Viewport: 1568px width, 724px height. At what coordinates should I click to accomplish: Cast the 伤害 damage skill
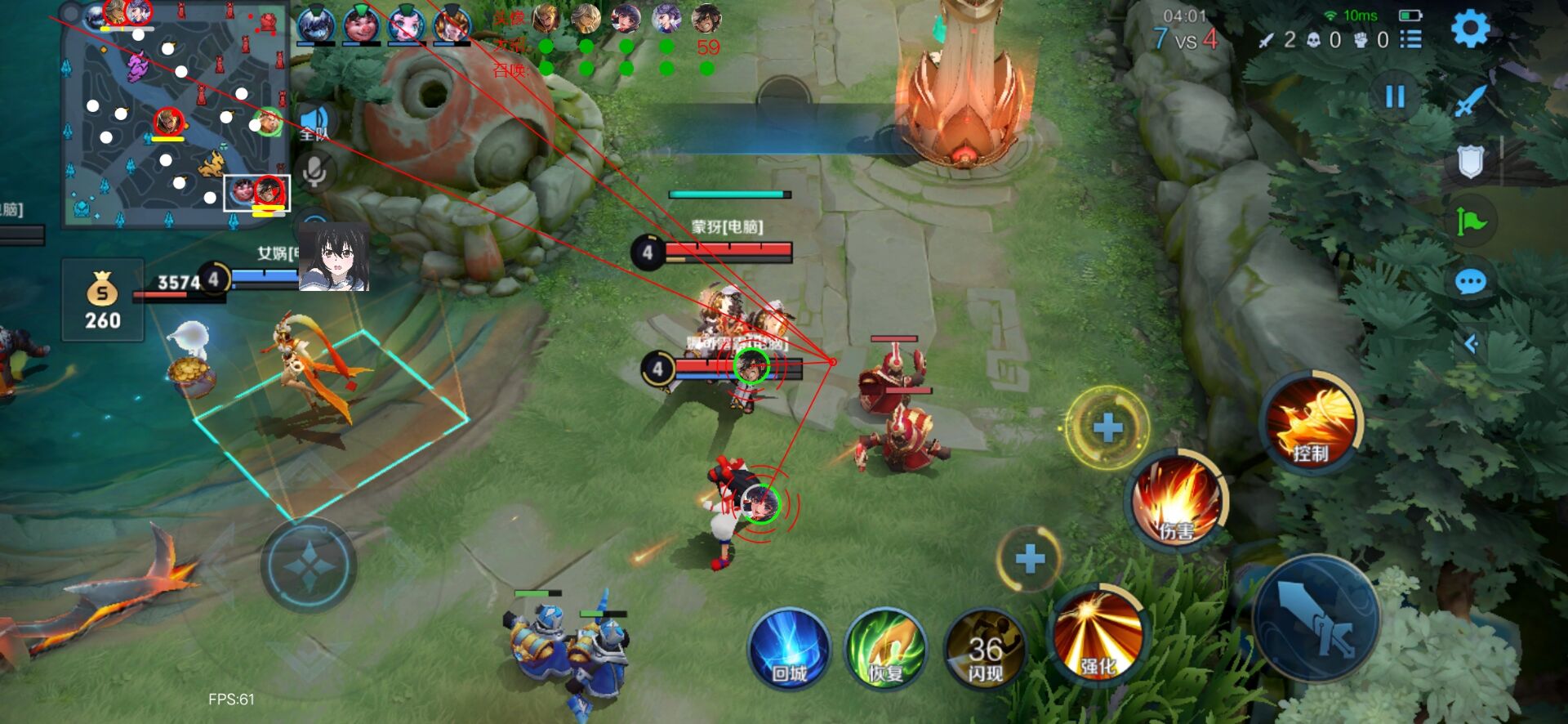tap(1177, 500)
